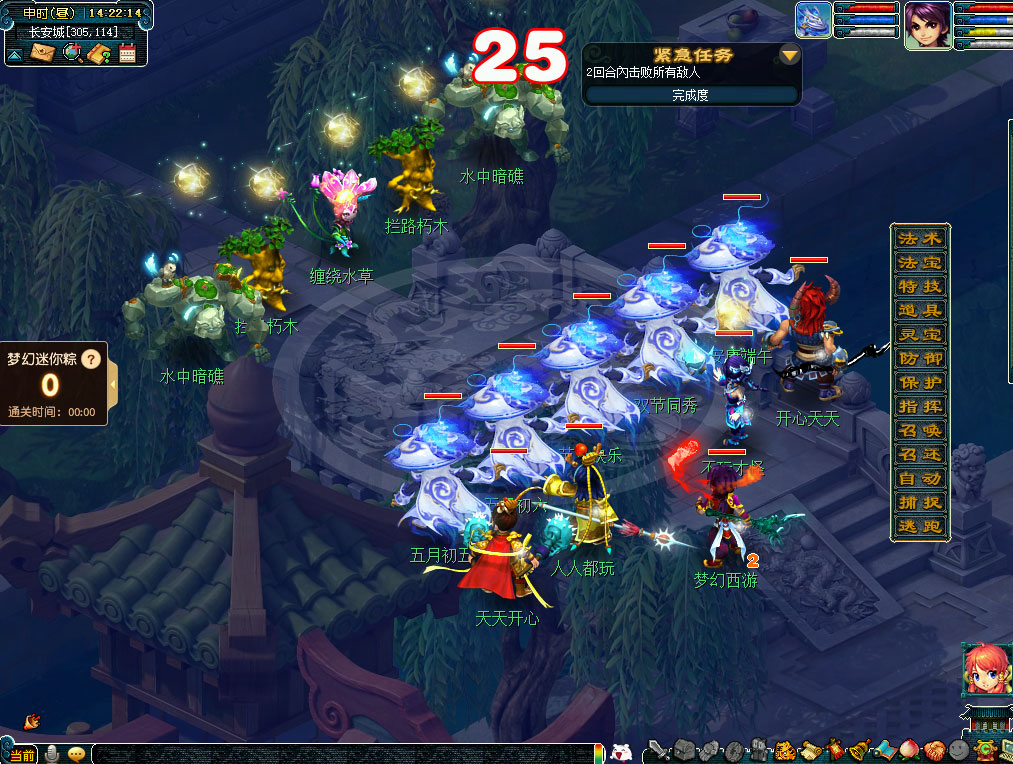Open the world map magnifier icon
Image resolution: width=1013 pixels, height=764 pixels.
pyautogui.click(x=71, y=53)
